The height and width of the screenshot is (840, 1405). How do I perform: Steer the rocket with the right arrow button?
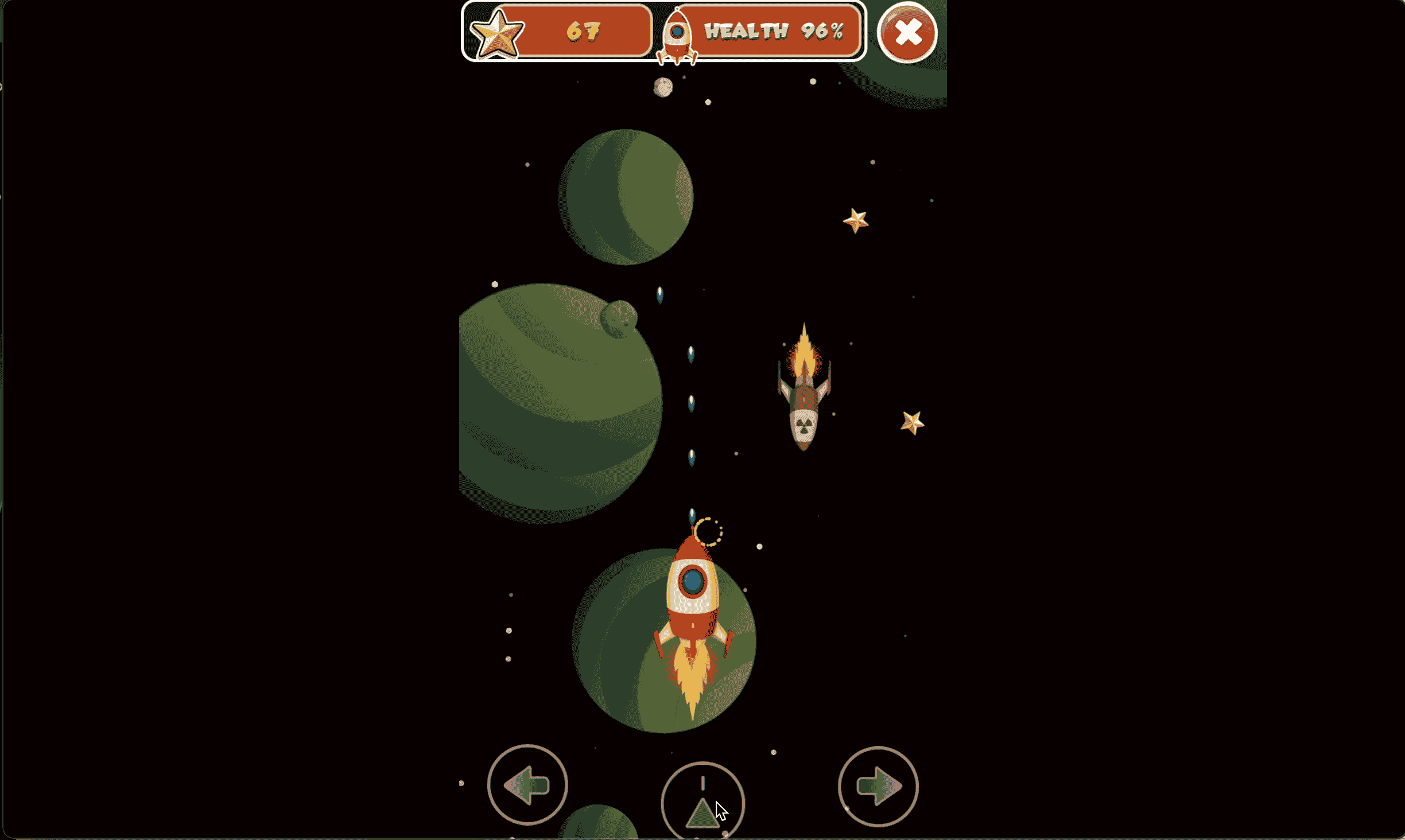tap(878, 786)
